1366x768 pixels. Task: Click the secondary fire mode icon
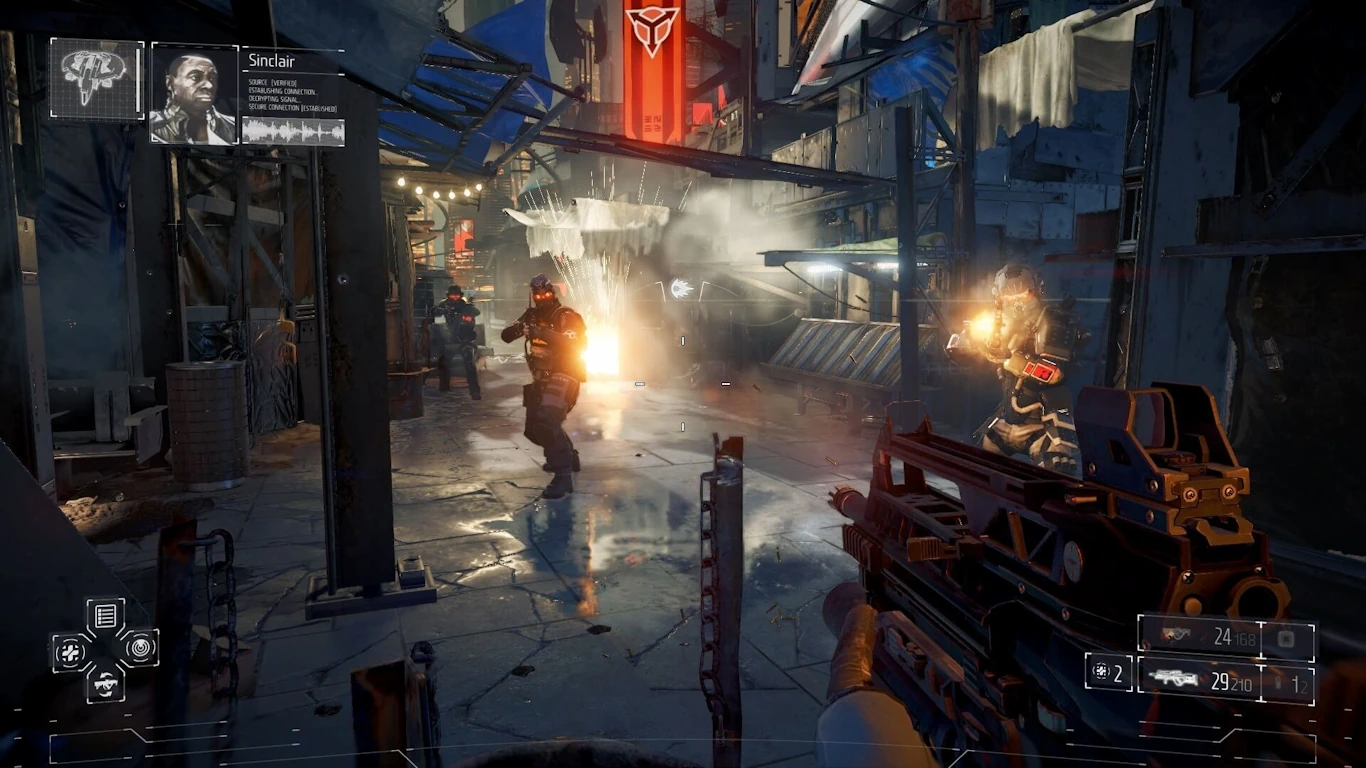click(1286, 639)
